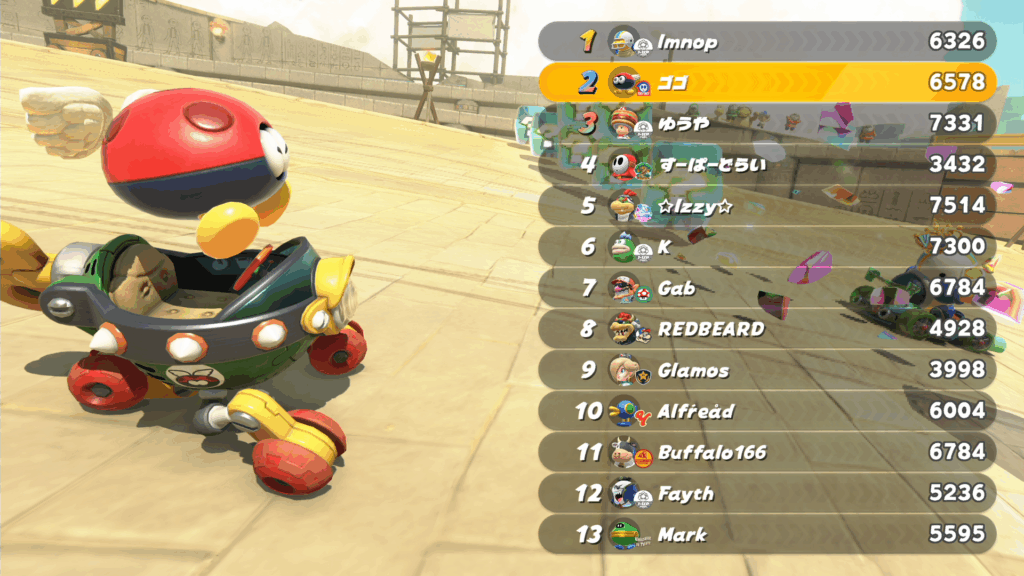Screen dimensions: 1024x576
Task: Click the third-place row scoring 7331
Action: pos(767,123)
